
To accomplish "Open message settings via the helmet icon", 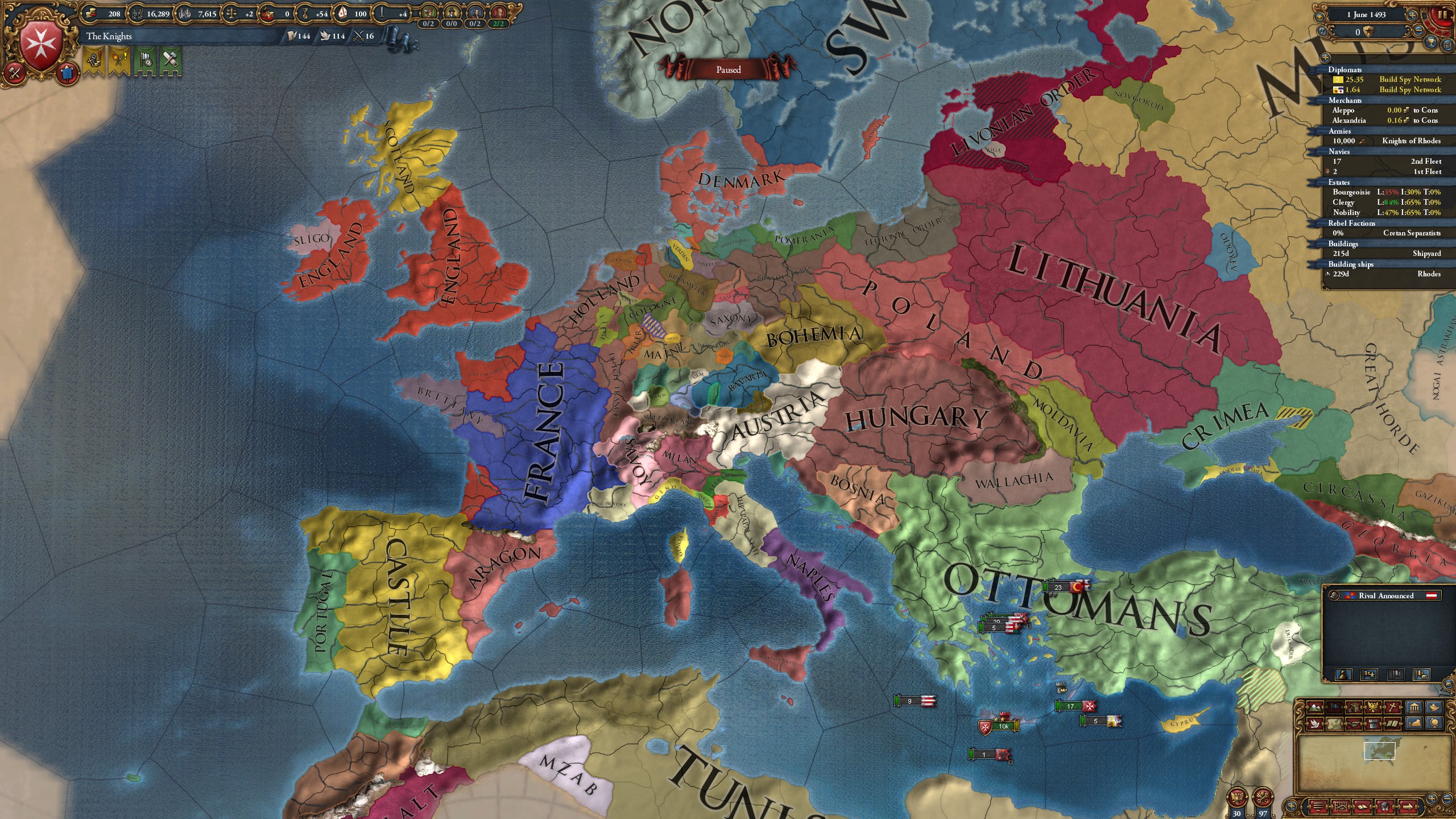I will click(x=1385, y=806).
